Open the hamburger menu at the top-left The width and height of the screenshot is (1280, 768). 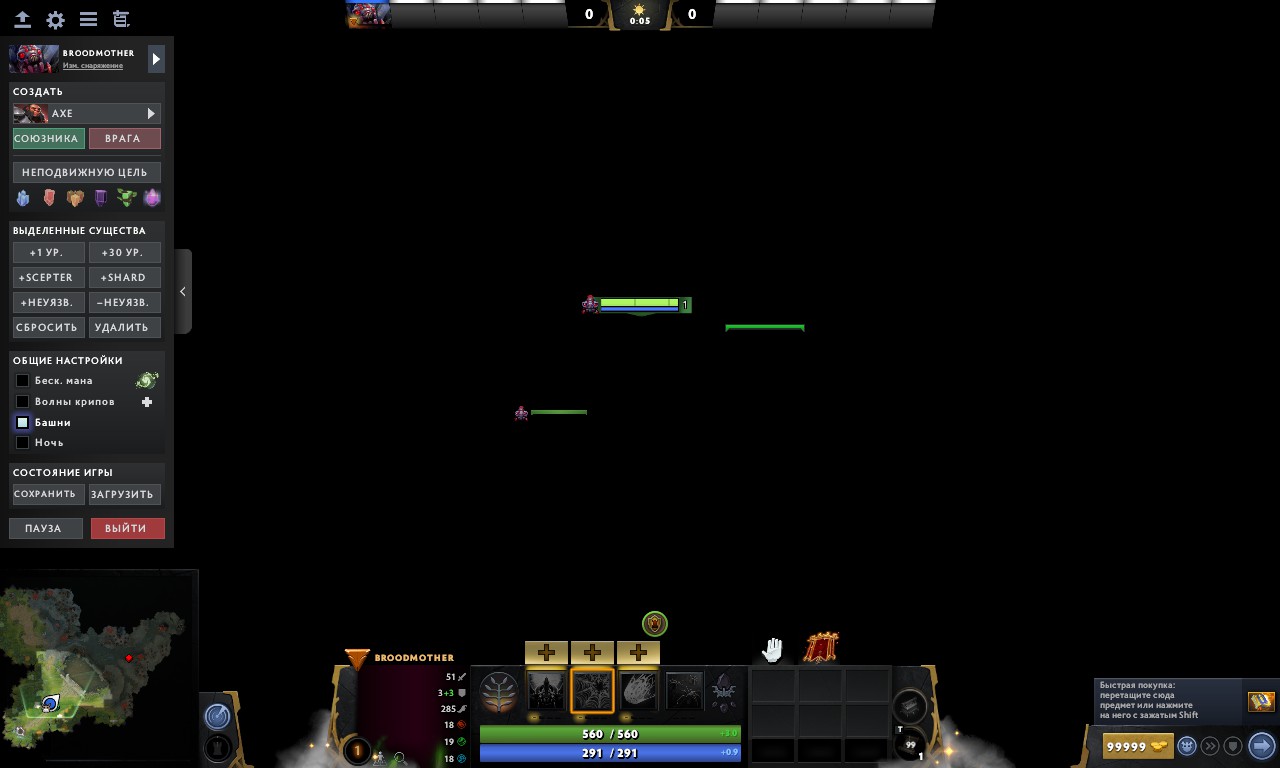point(88,18)
